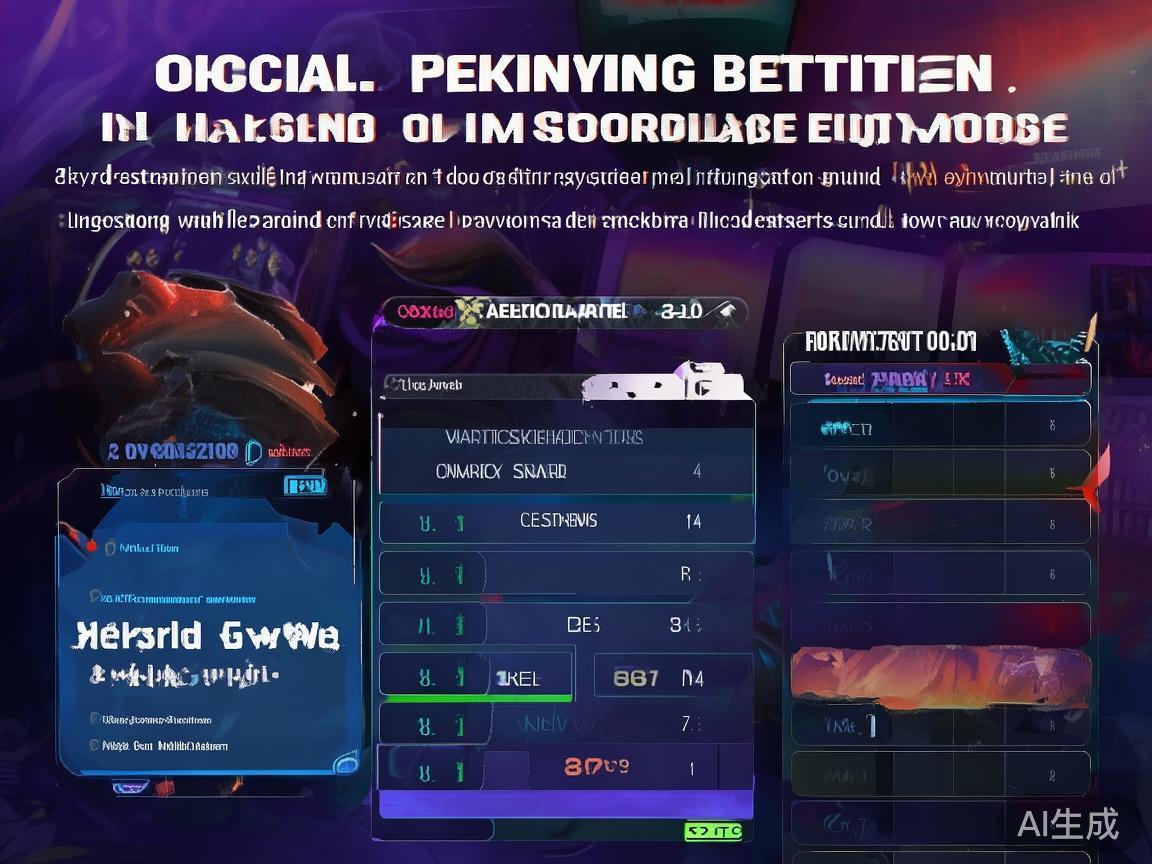
Task: Select the CESTNBVIS row showing 14
Action: (566, 521)
